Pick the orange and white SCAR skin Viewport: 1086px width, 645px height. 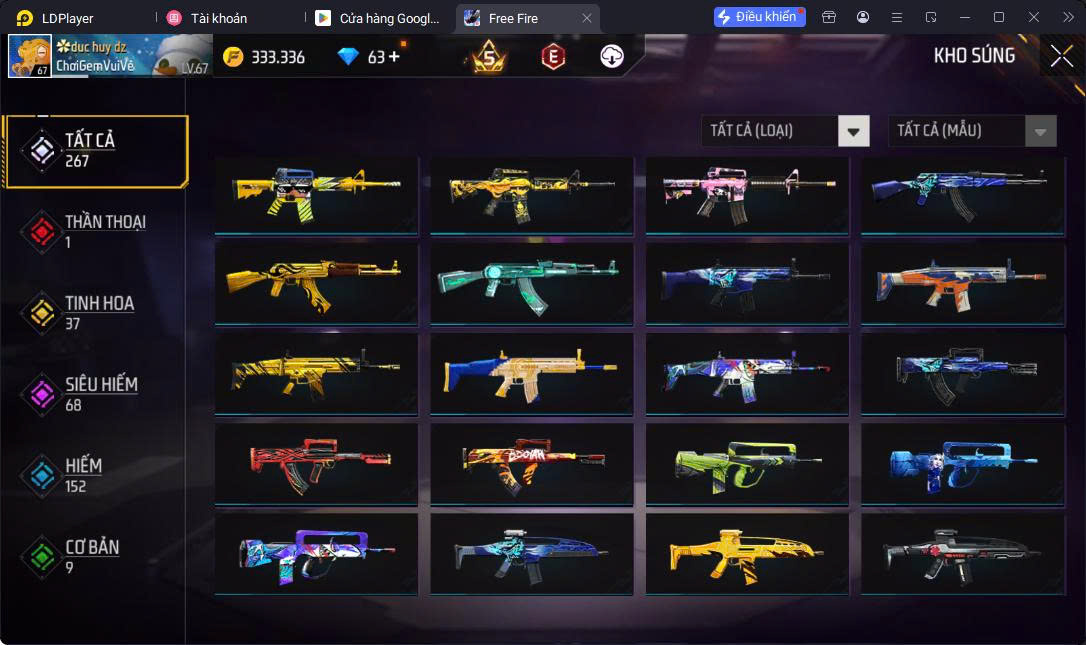963,283
